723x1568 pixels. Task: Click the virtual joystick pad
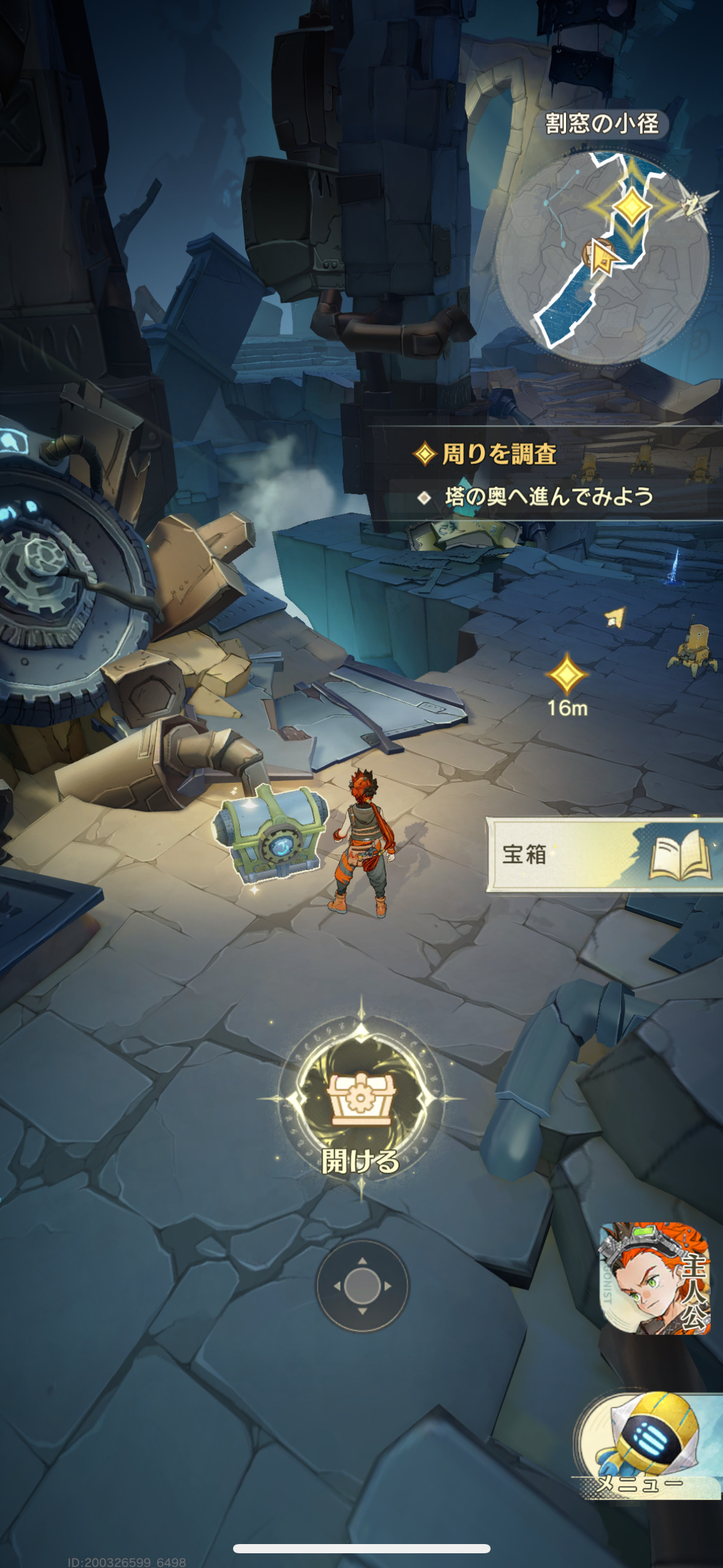click(362, 1285)
